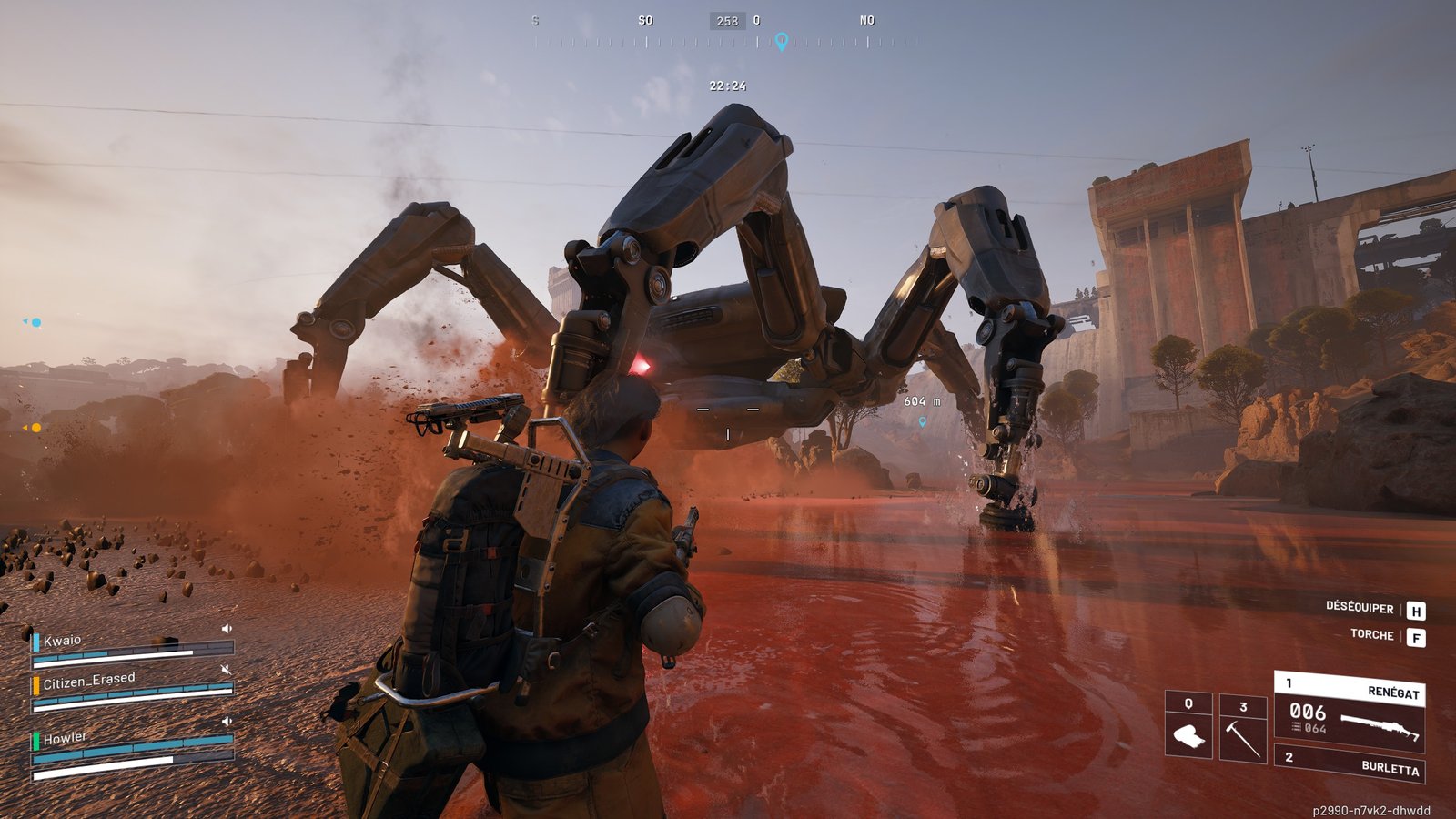Image resolution: width=1456 pixels, height=819 pixels.
Task: Click the compass heading bar
Action: click(727, 42)
